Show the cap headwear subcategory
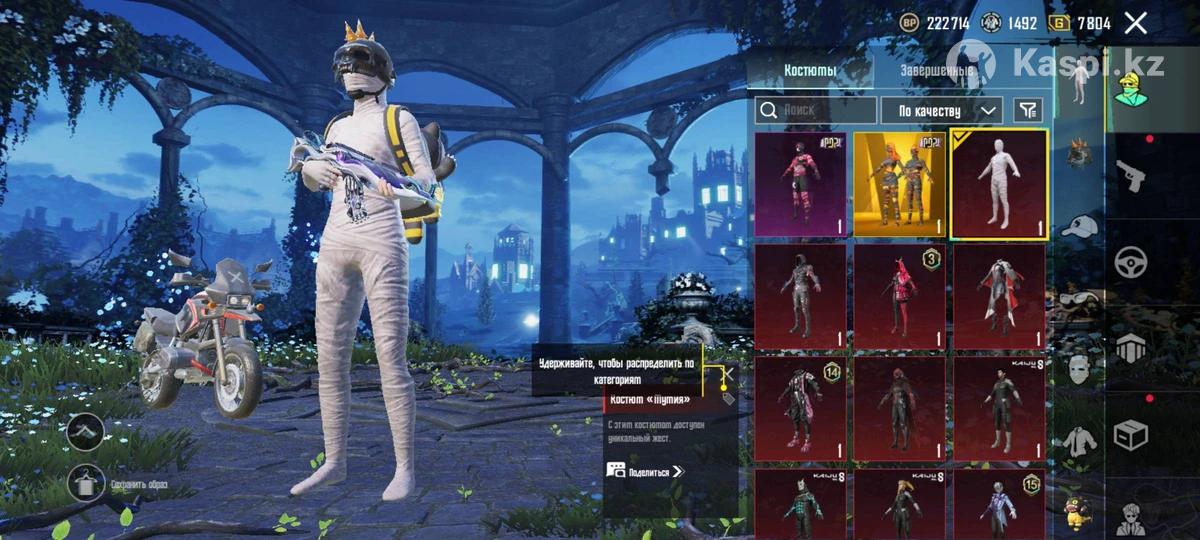Image resolution: width=1200 pixels, height=540 pixels. (1078, 227)
